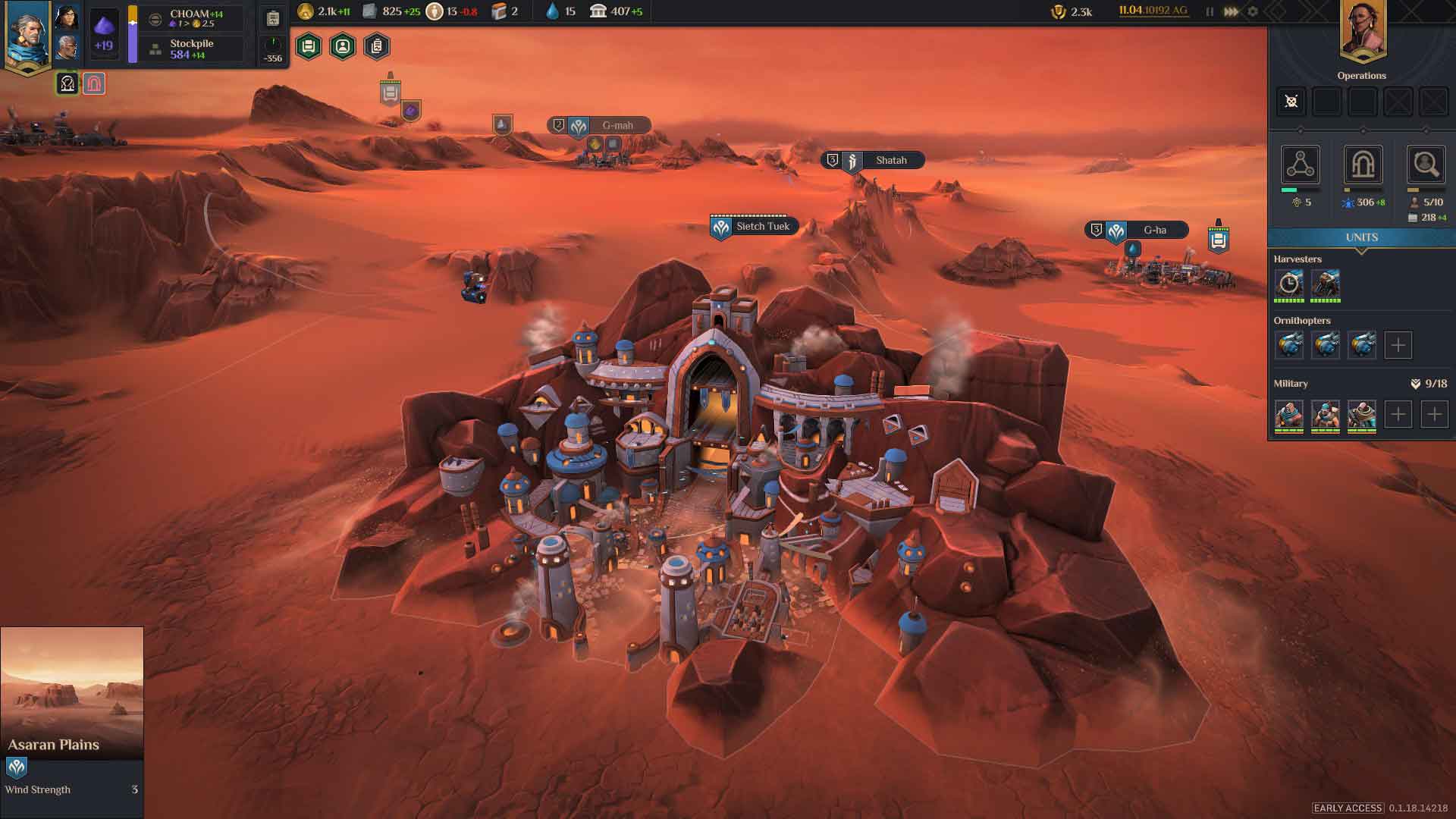Switch to the UNITS tab
Image resolution: width=1456 pixels, height=819 pixels.
click(x=1361, y=237)
